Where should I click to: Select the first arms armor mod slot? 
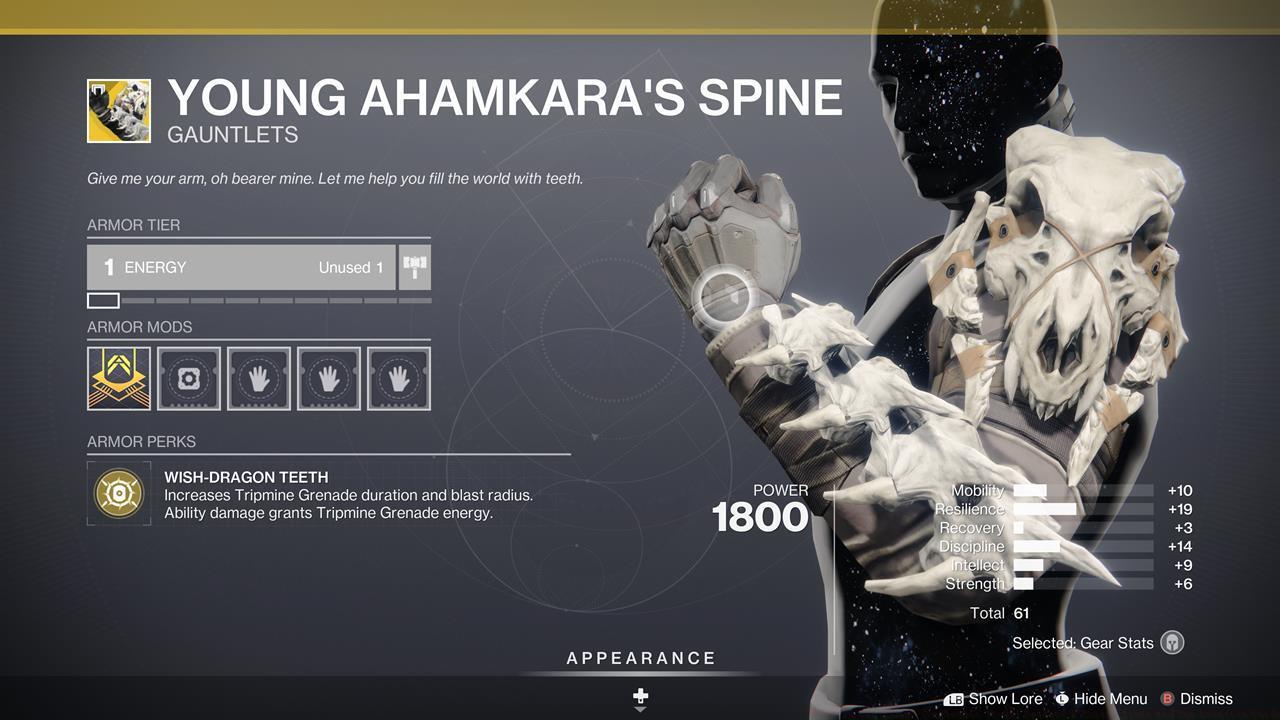tap(259, 378)
